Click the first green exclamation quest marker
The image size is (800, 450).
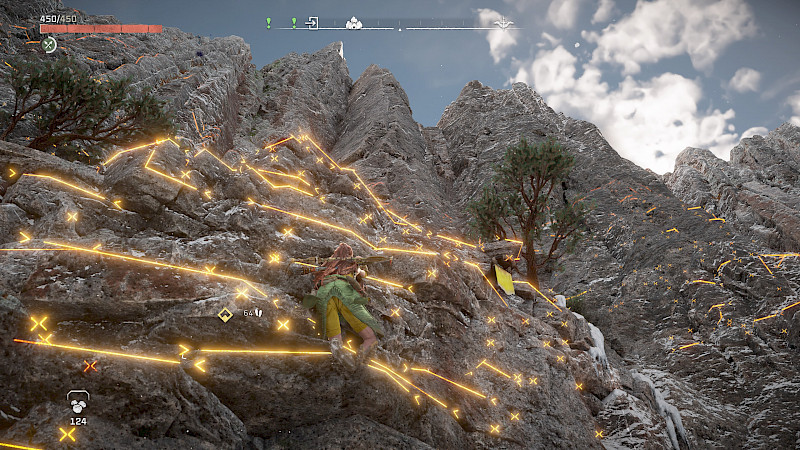point(268,22)
